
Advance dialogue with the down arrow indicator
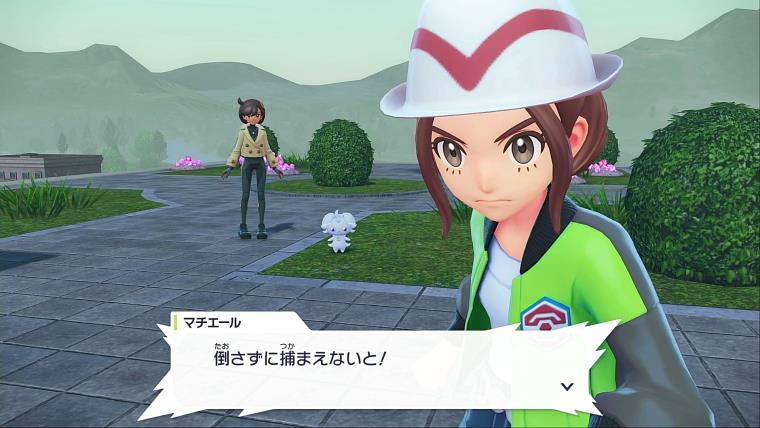click(x=567, y=384)
